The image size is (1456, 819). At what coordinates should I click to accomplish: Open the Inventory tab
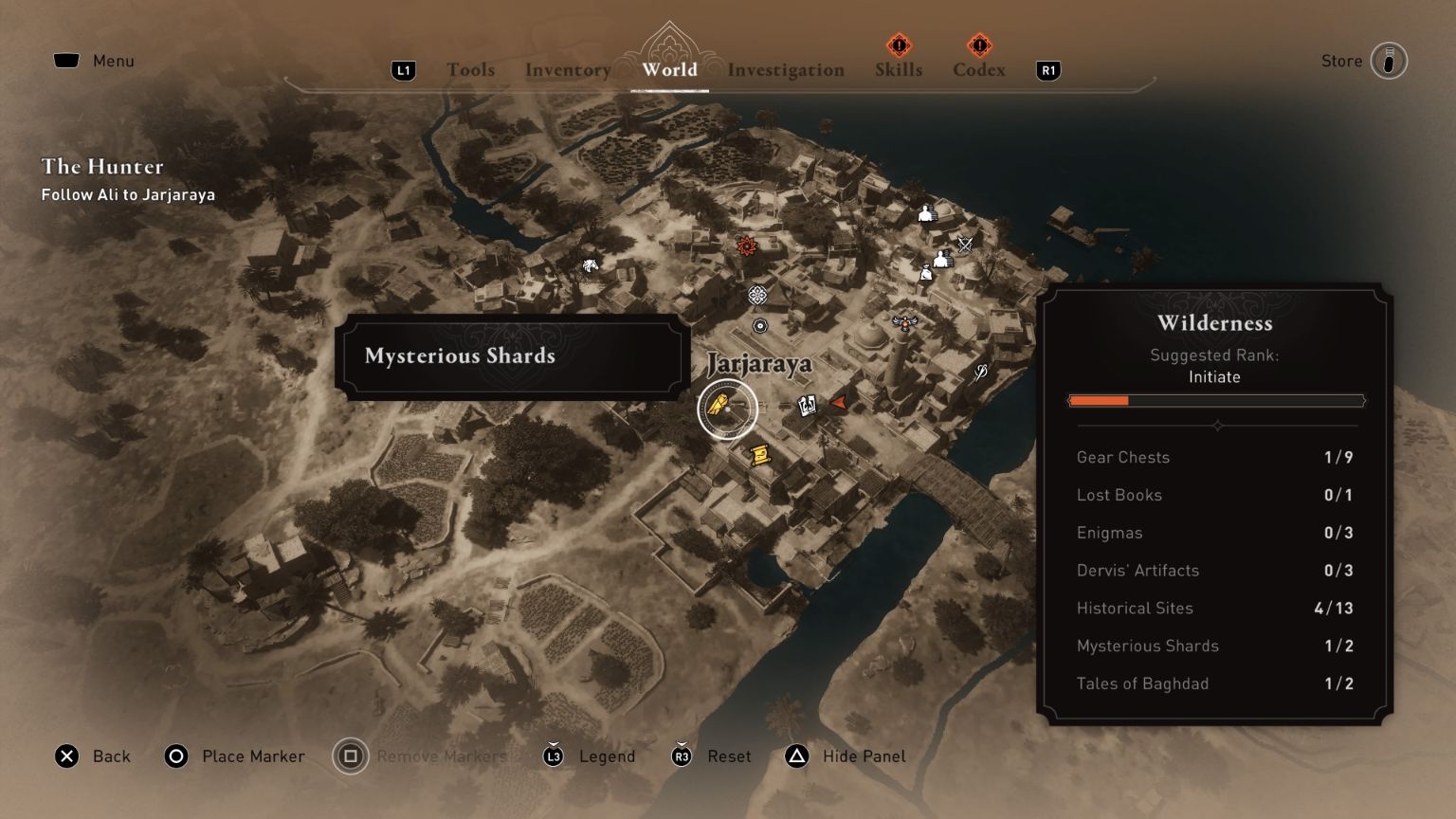568,69
